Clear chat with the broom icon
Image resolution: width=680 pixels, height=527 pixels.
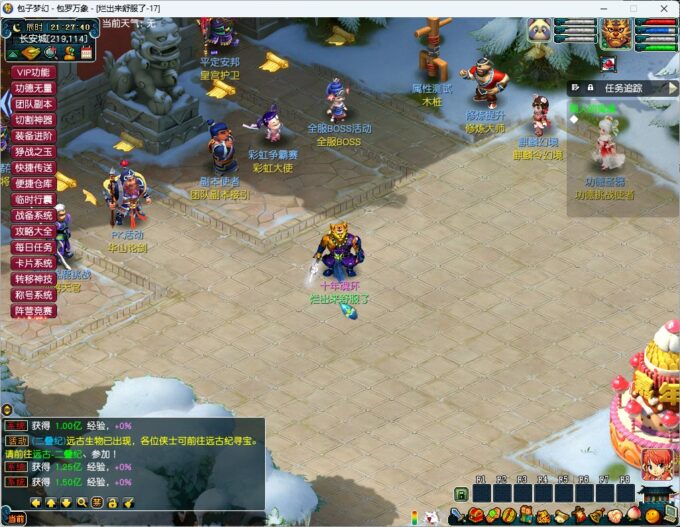130,502
